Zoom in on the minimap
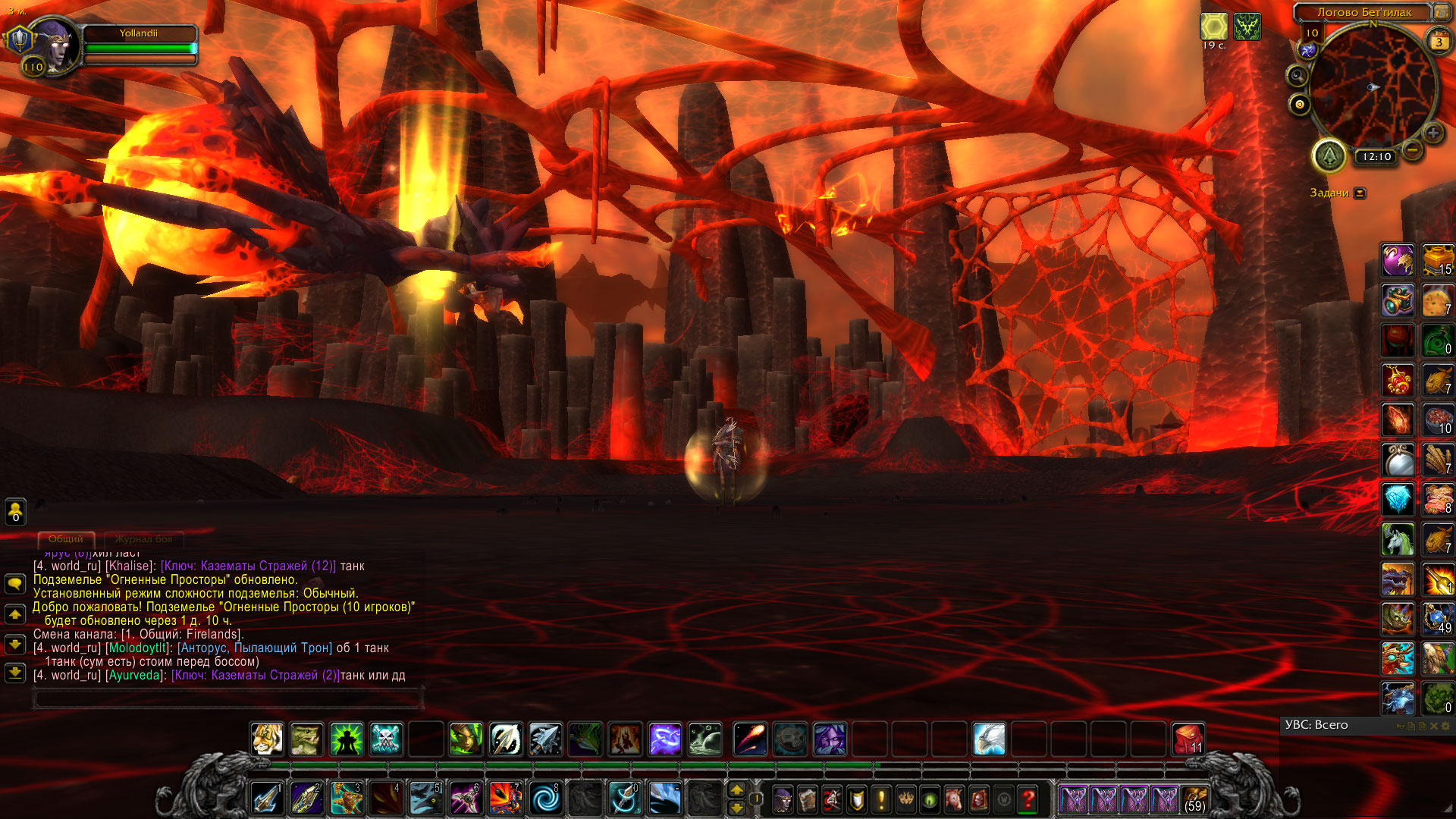This screenshot has width=1456, height=819. (x=1432, y=133)
